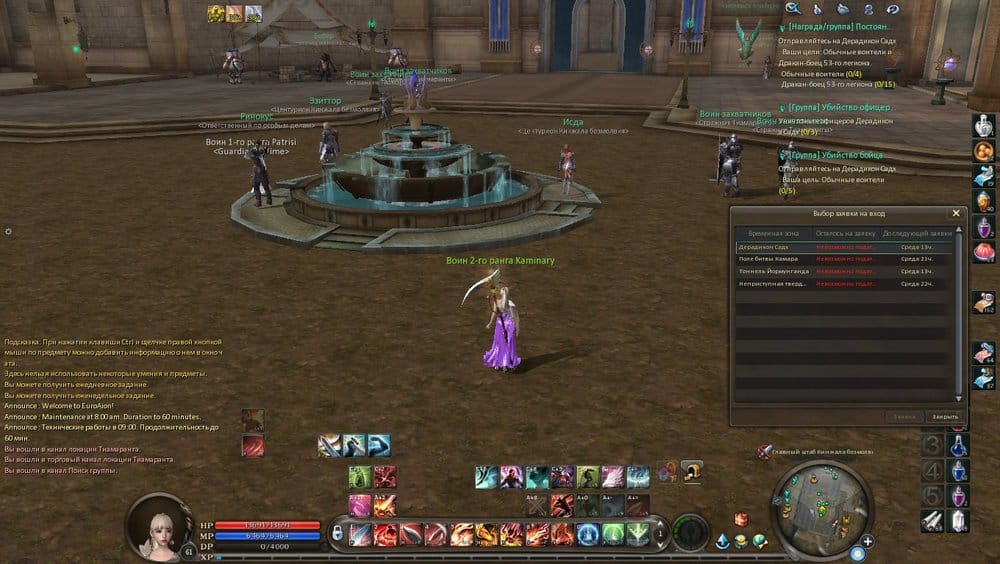Click the plus button beside the minimap
The width and height of the screenshot is (1000, 564).
867,541
